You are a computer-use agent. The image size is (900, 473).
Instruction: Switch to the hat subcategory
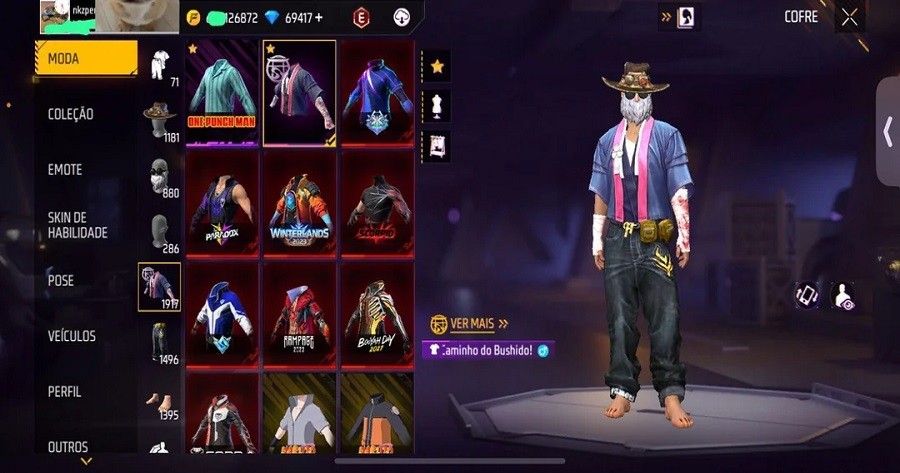tap(159, 120)
